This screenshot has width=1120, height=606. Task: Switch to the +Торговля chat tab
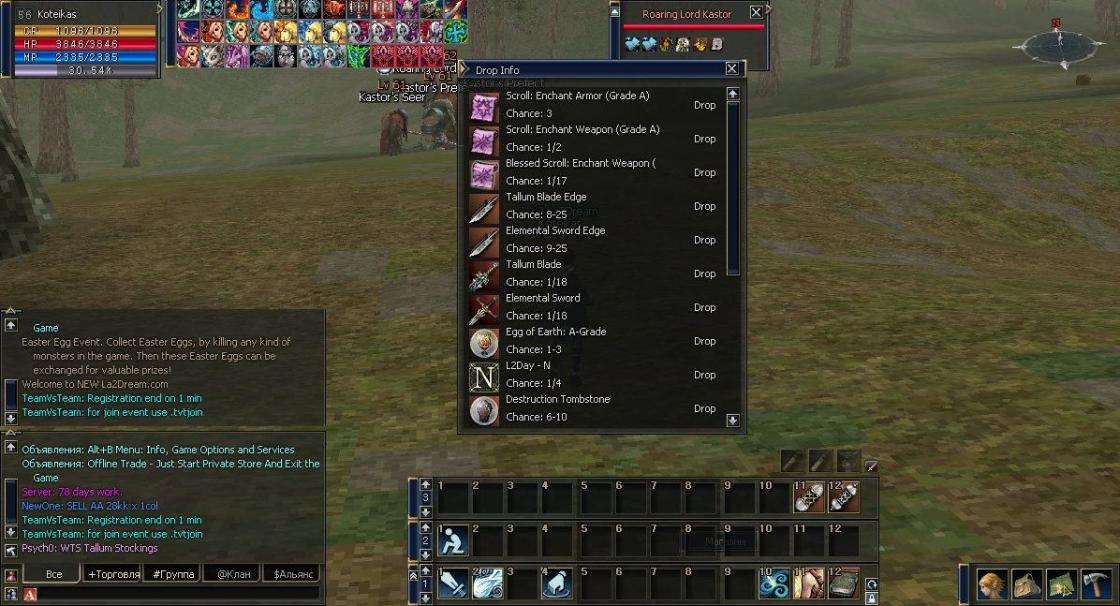pyautogui.click(x=113, y=574)
